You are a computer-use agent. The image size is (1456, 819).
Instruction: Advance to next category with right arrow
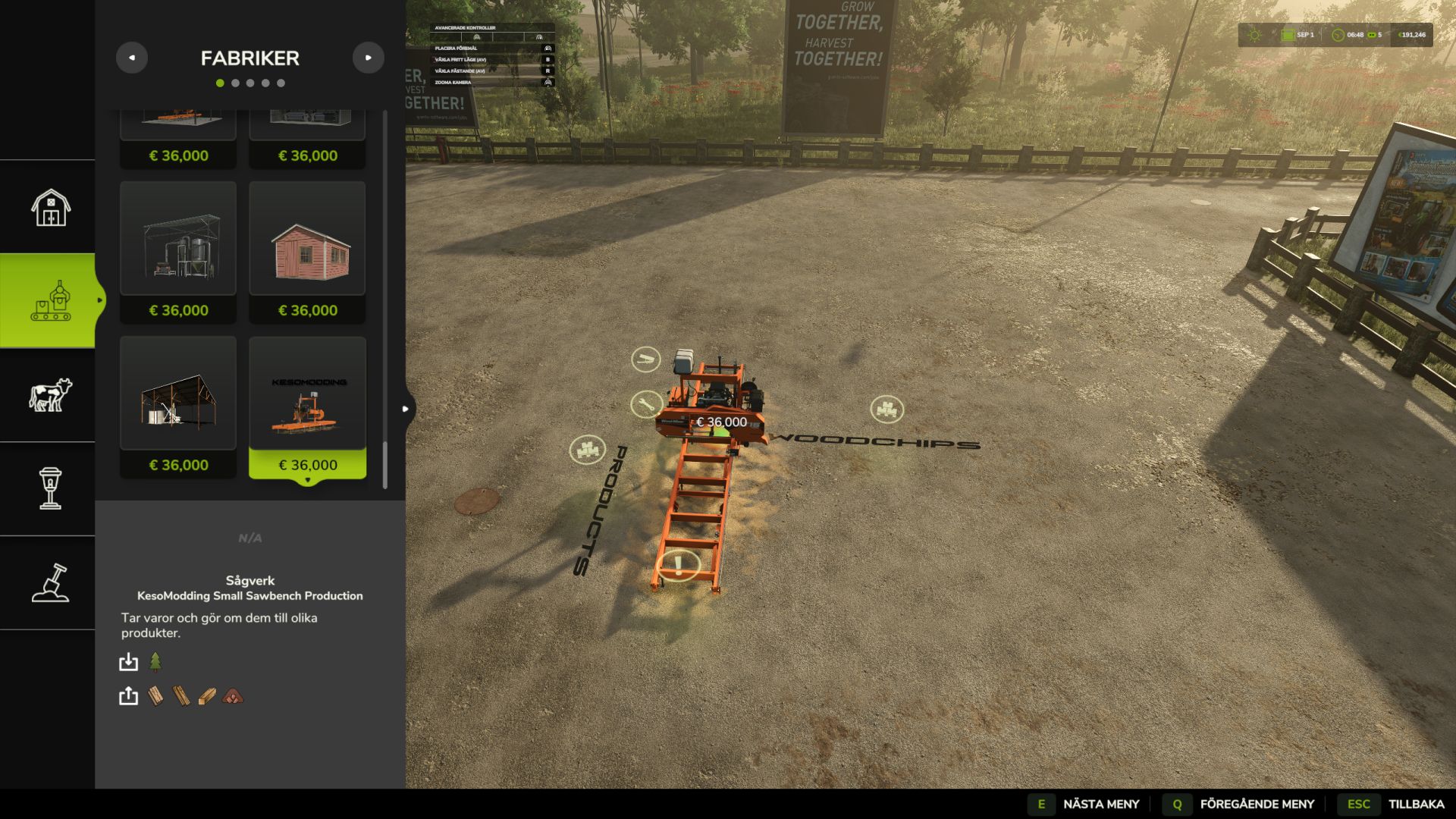(369, 58)
